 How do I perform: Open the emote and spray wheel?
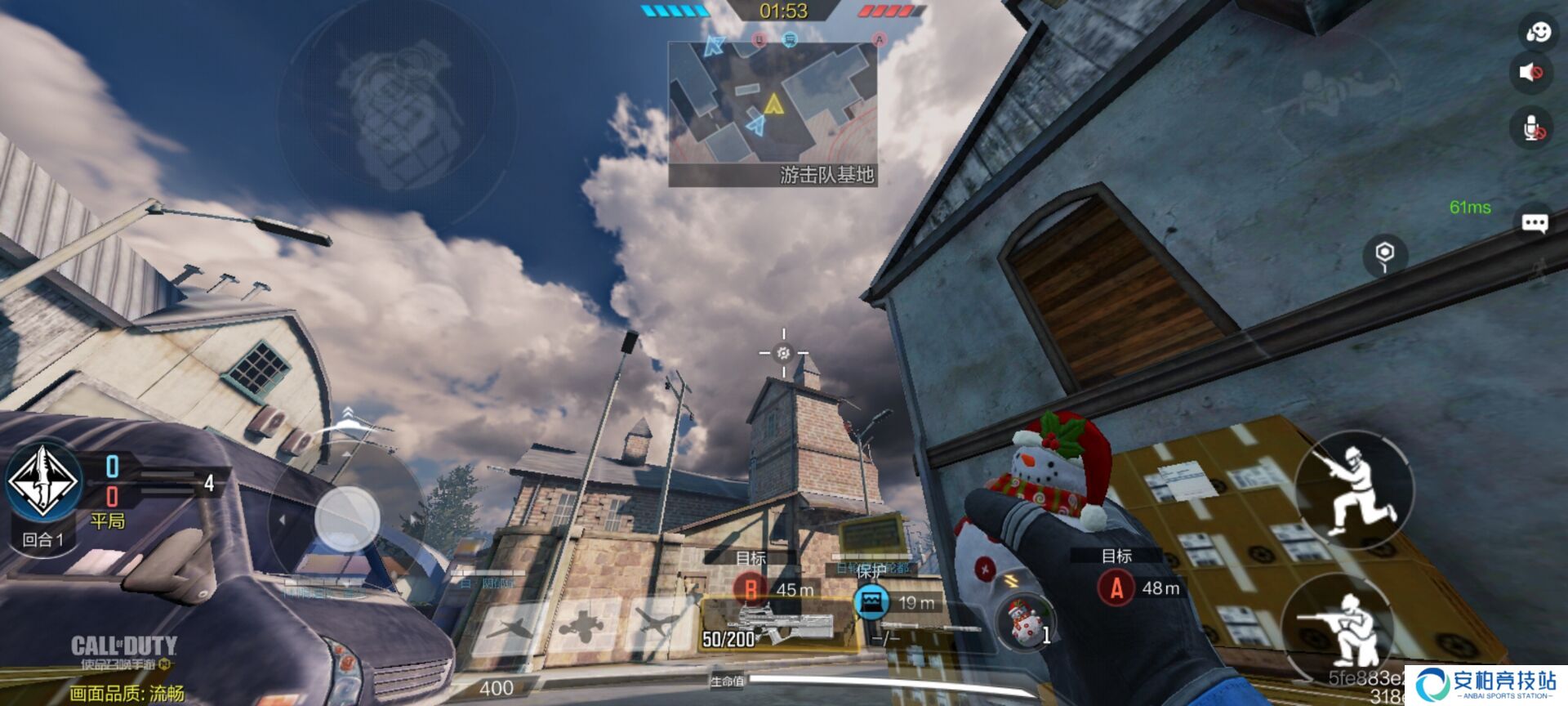[1537, 32]
